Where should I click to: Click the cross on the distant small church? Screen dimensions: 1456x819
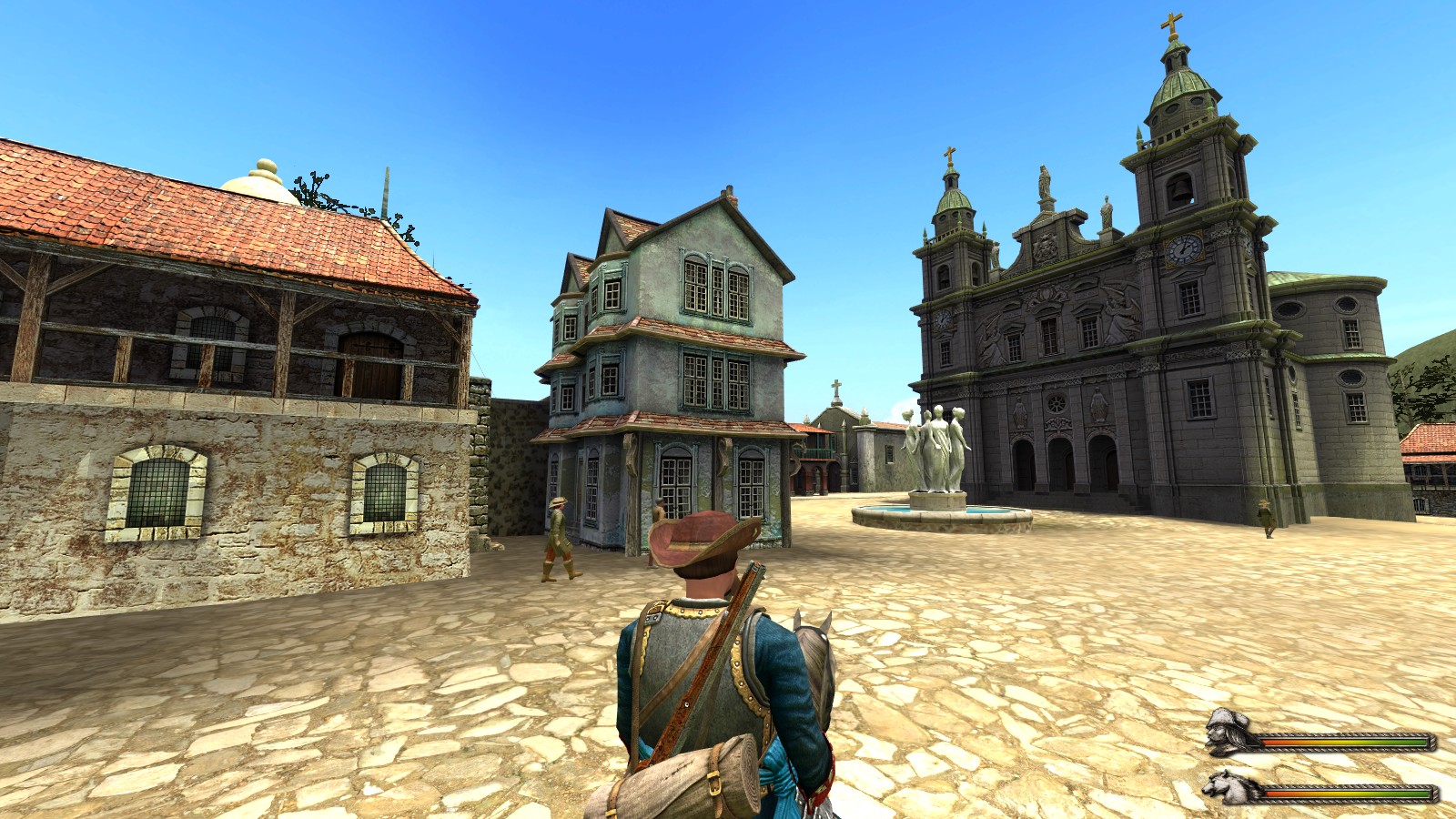[836, 386]
